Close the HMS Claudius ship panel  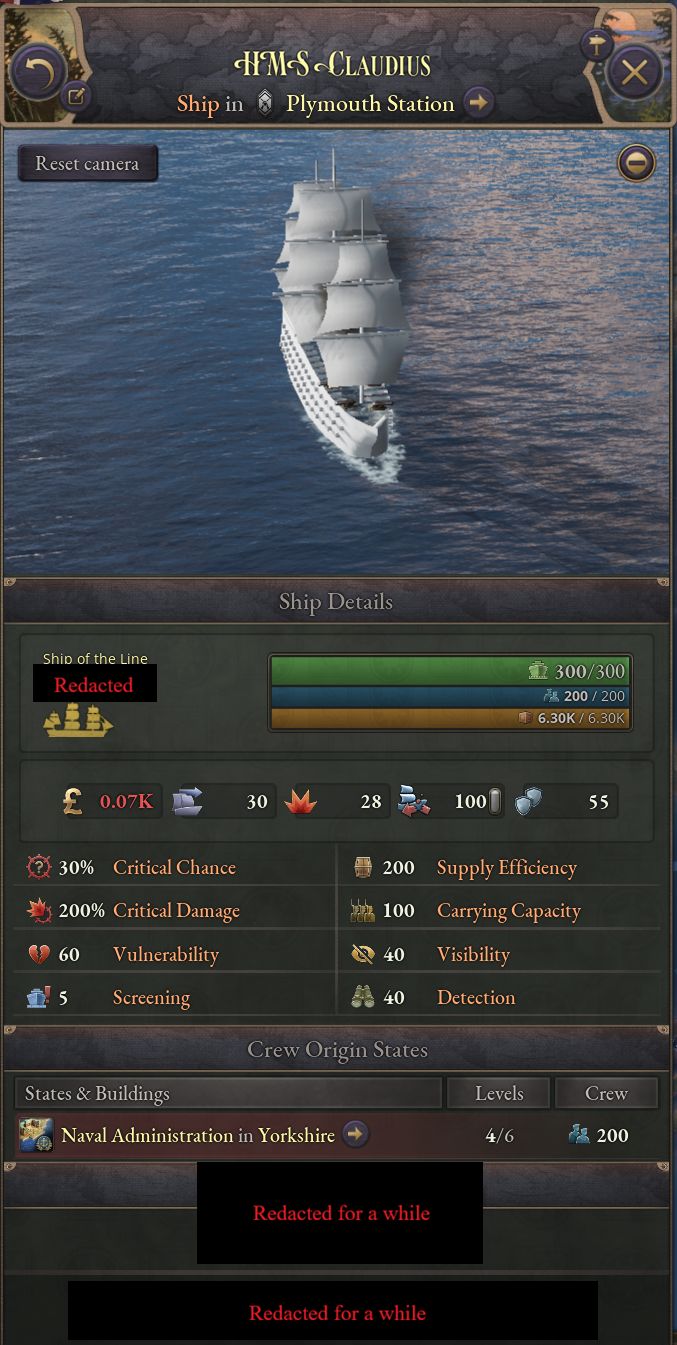634,73
